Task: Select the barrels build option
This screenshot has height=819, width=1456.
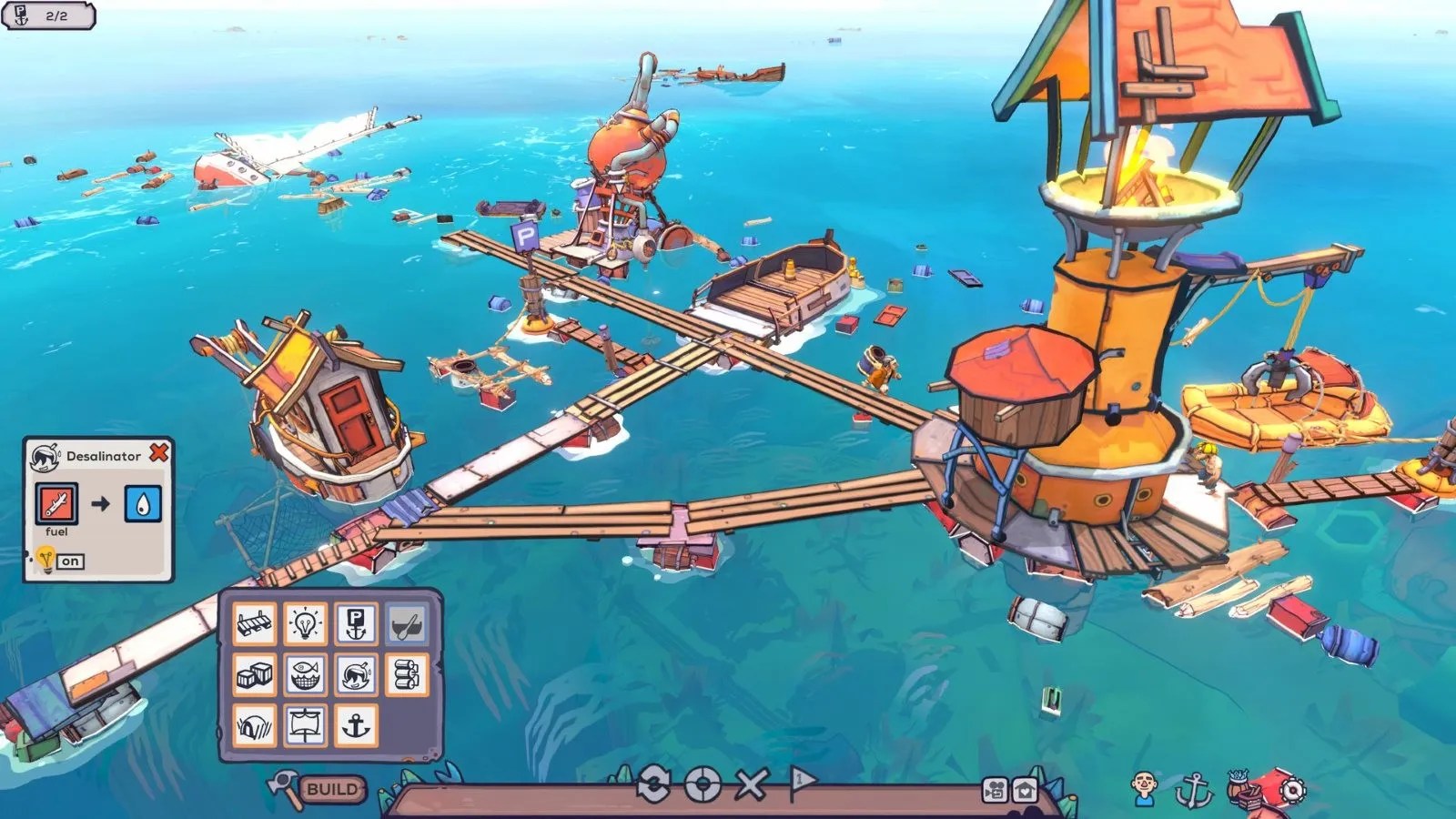Action: pyautogui.click(x=408, y=675)
